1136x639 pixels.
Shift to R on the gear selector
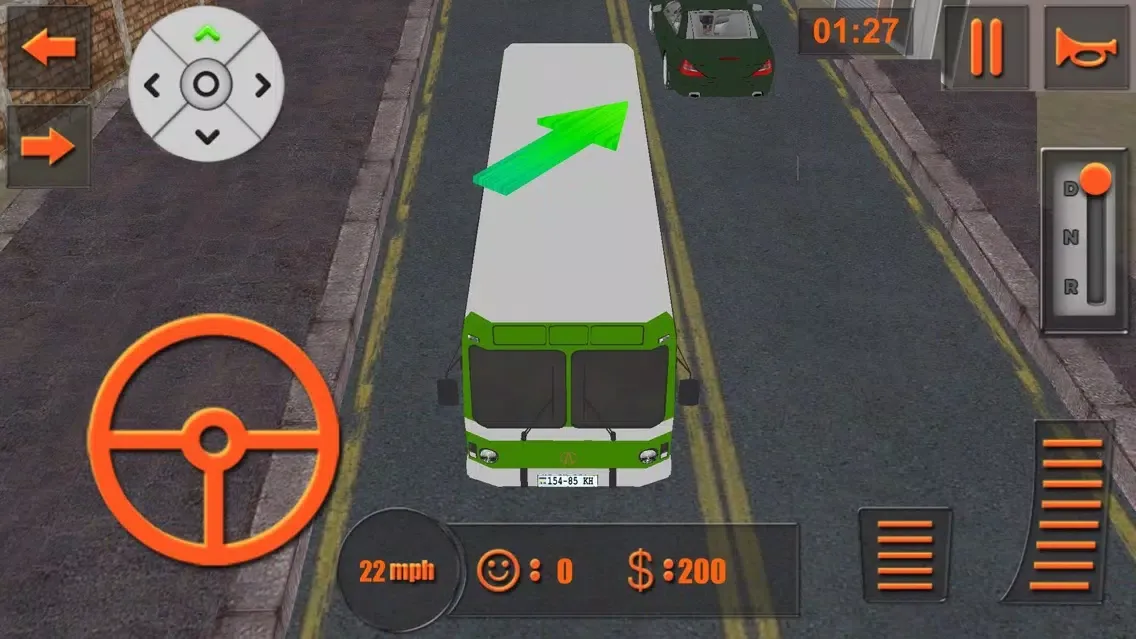click(x=1071, y=287)
